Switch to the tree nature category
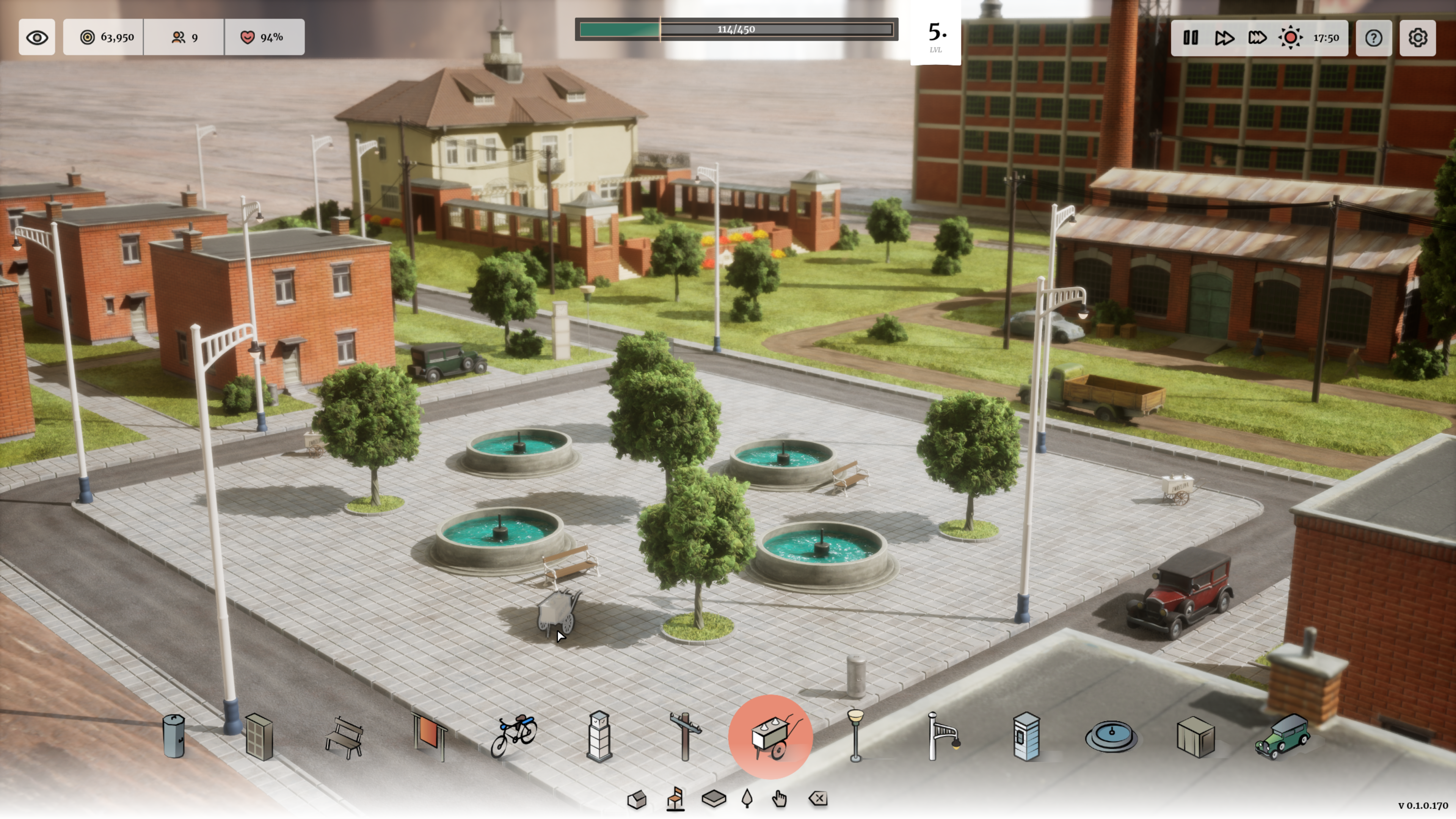Screen dimensions: 1456x819 tap(747, 799)
